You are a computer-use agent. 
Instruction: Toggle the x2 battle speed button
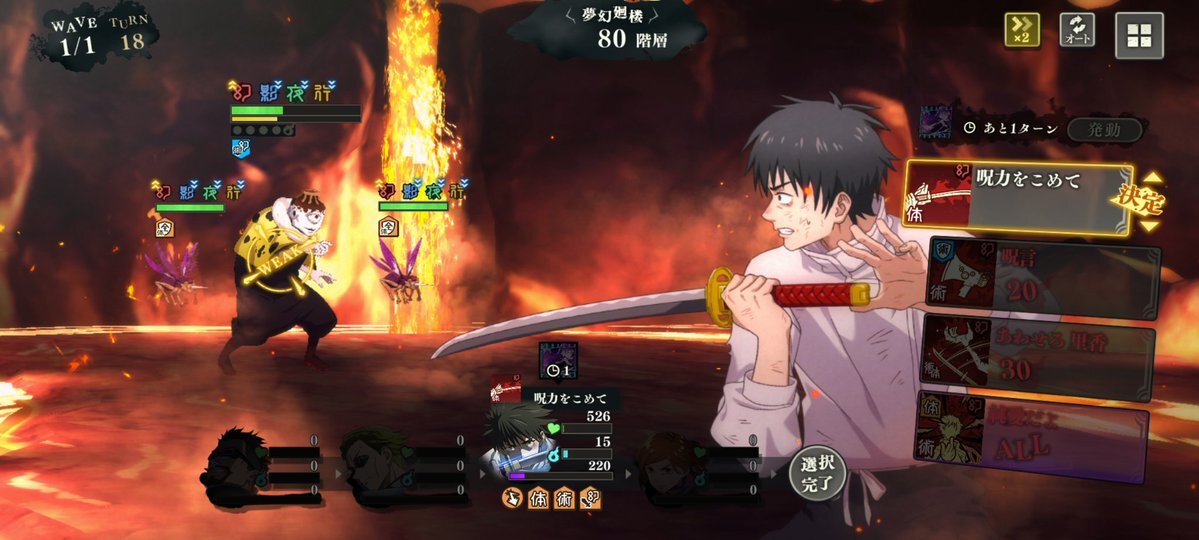(1022, 31)
